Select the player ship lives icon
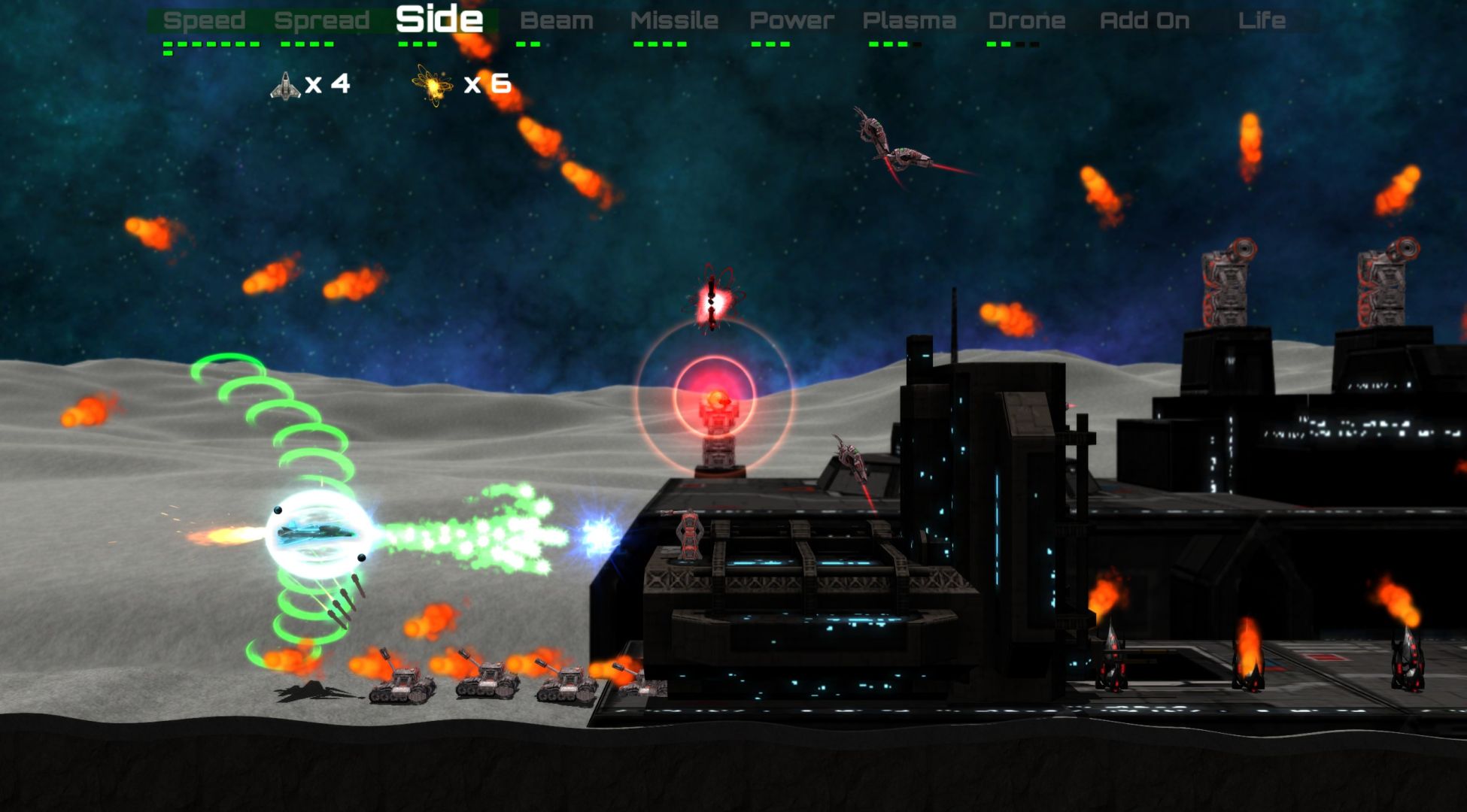Screen dimensions: 1467x812 284,85
